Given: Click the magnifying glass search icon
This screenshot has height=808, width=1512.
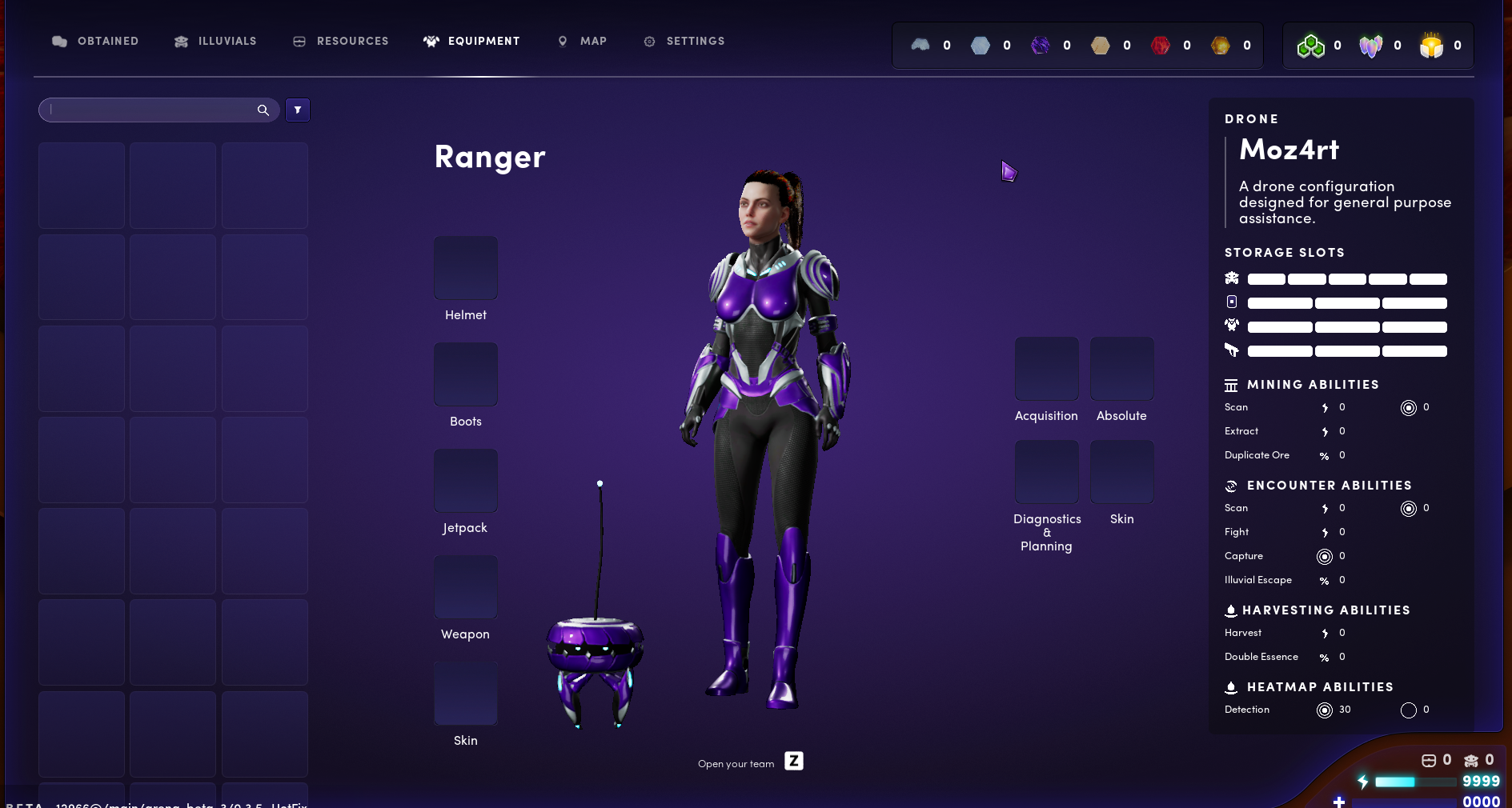Looking at the screenshot, I should [x=263, y=110].
